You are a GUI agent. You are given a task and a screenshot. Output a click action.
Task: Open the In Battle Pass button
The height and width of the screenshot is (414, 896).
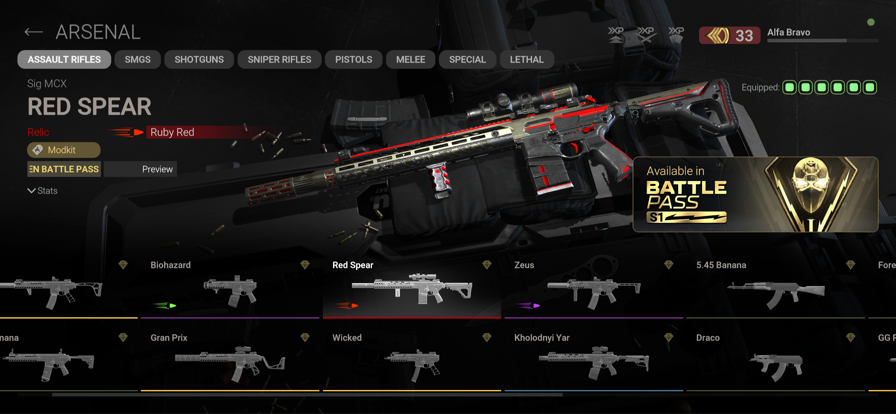click(x=64, y=170)
